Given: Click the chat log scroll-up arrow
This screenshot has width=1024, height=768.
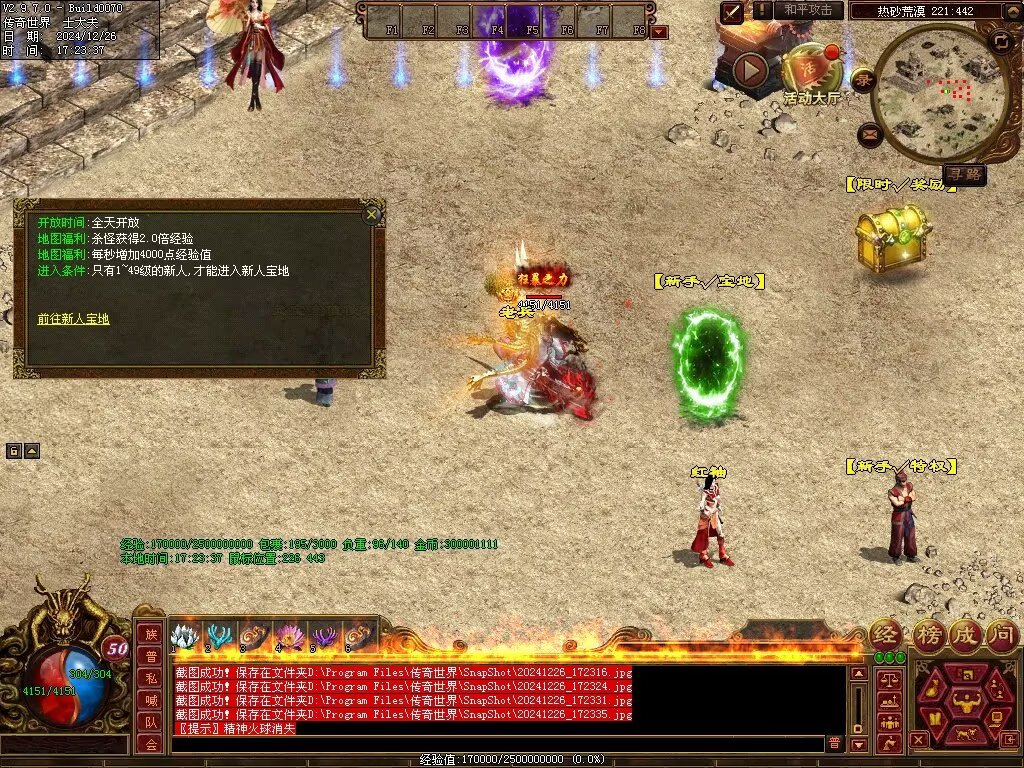Looking at the screenshot, I should click(858, 673).
